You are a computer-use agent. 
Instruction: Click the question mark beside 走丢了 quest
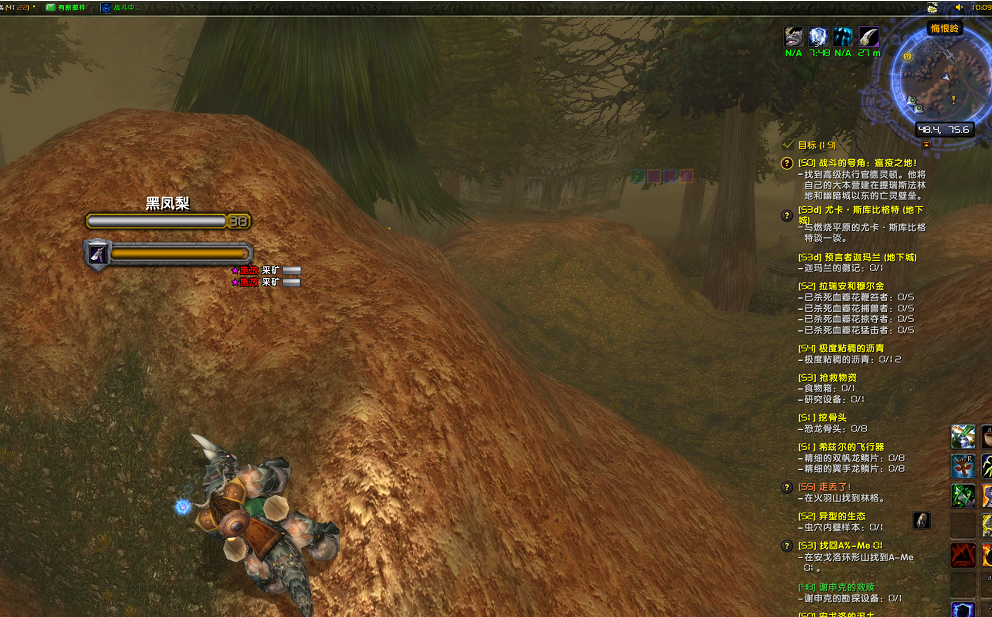click(787, 487)
